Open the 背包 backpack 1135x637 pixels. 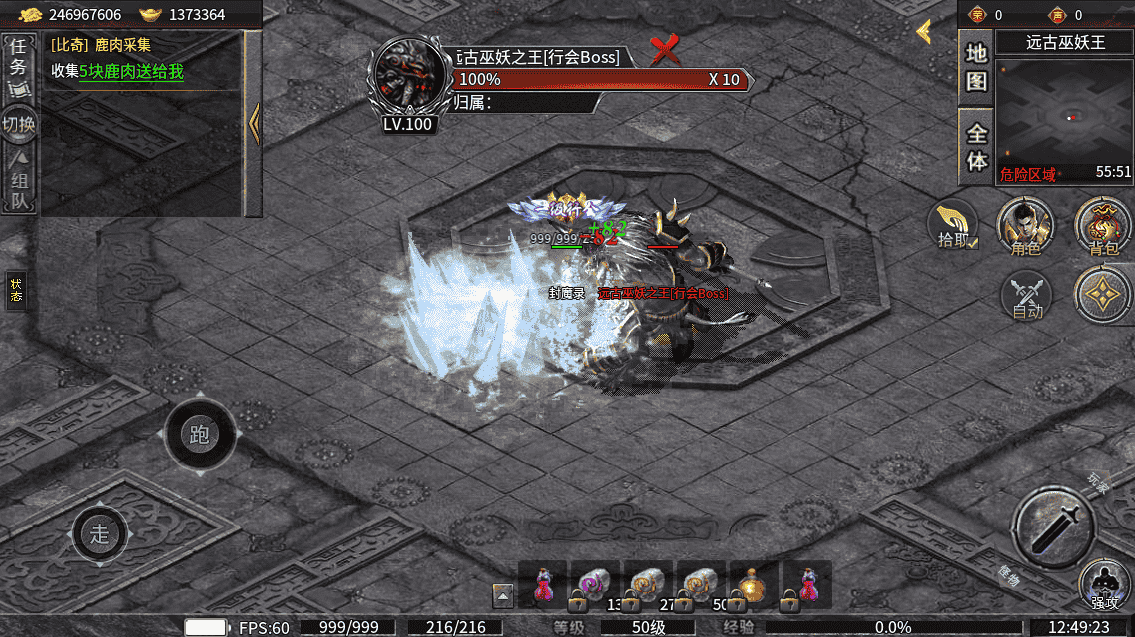coord(1103,227)
